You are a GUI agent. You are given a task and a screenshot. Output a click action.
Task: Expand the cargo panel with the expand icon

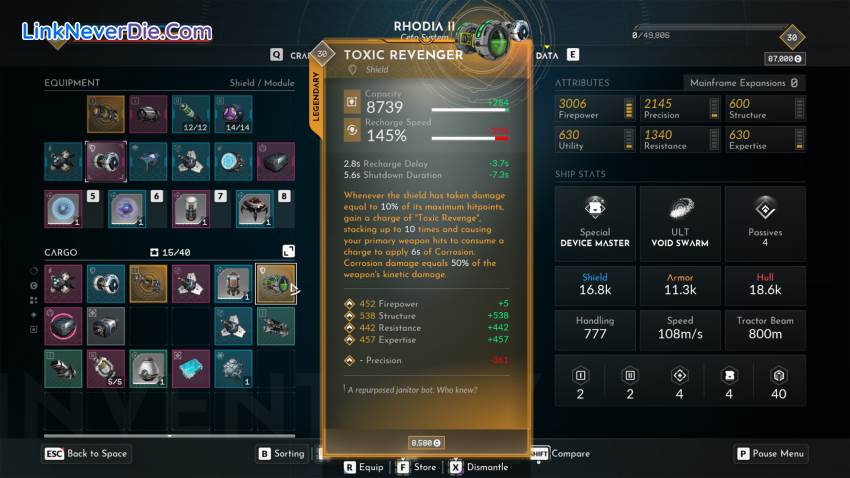pos(288,252)
